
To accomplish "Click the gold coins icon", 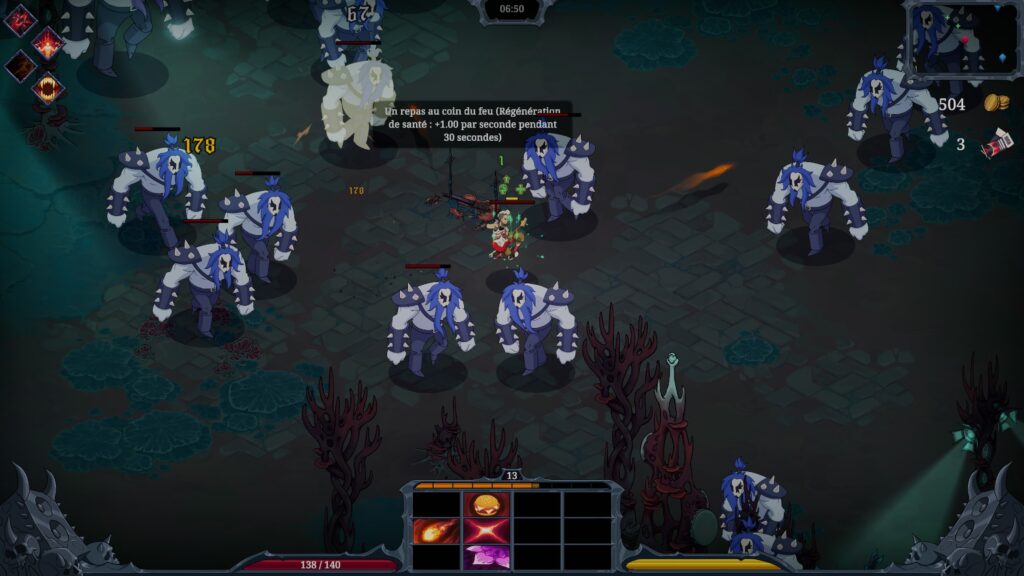I will point(996,103).
